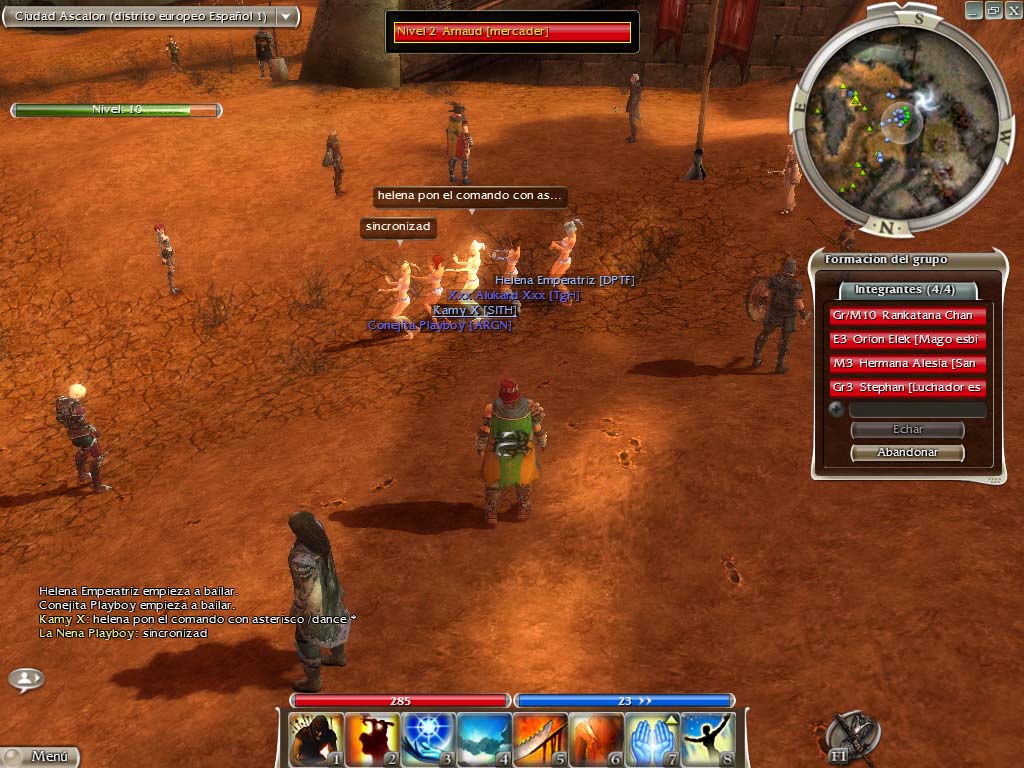The image size is (1024, 768).
Task: Minimize the game window
Action: point(974,10)
